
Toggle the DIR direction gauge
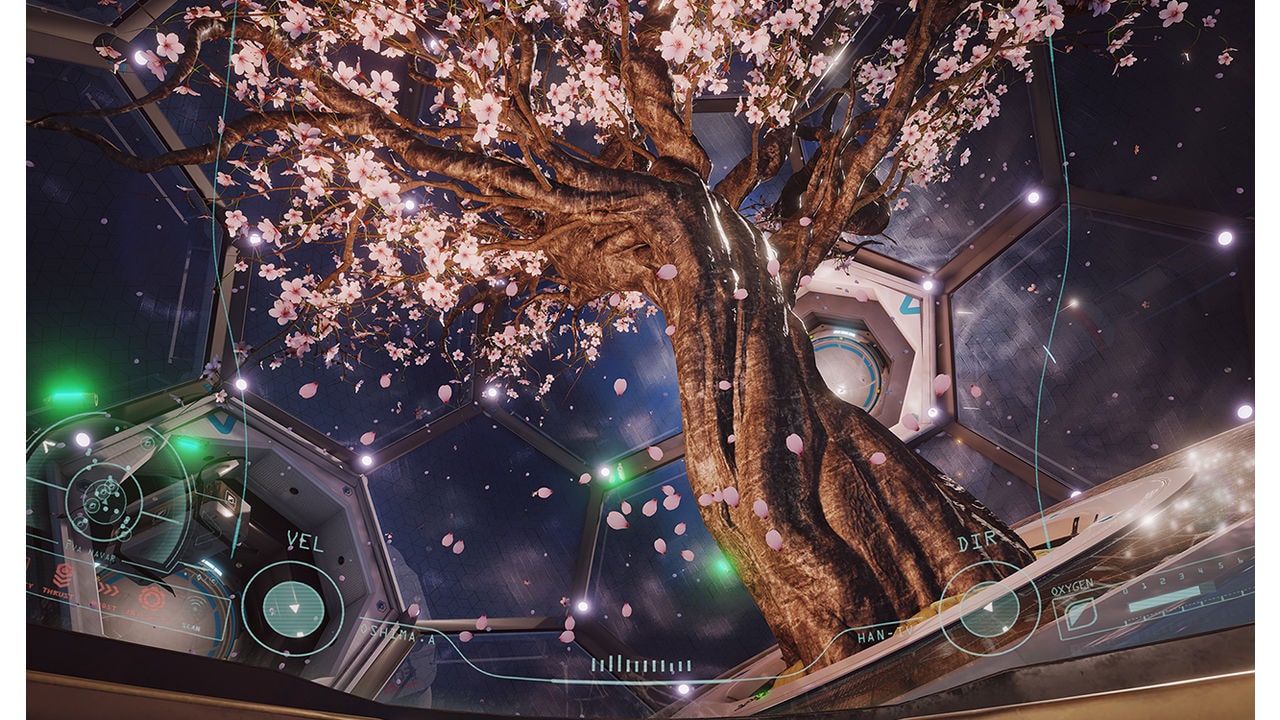[989, 607]
